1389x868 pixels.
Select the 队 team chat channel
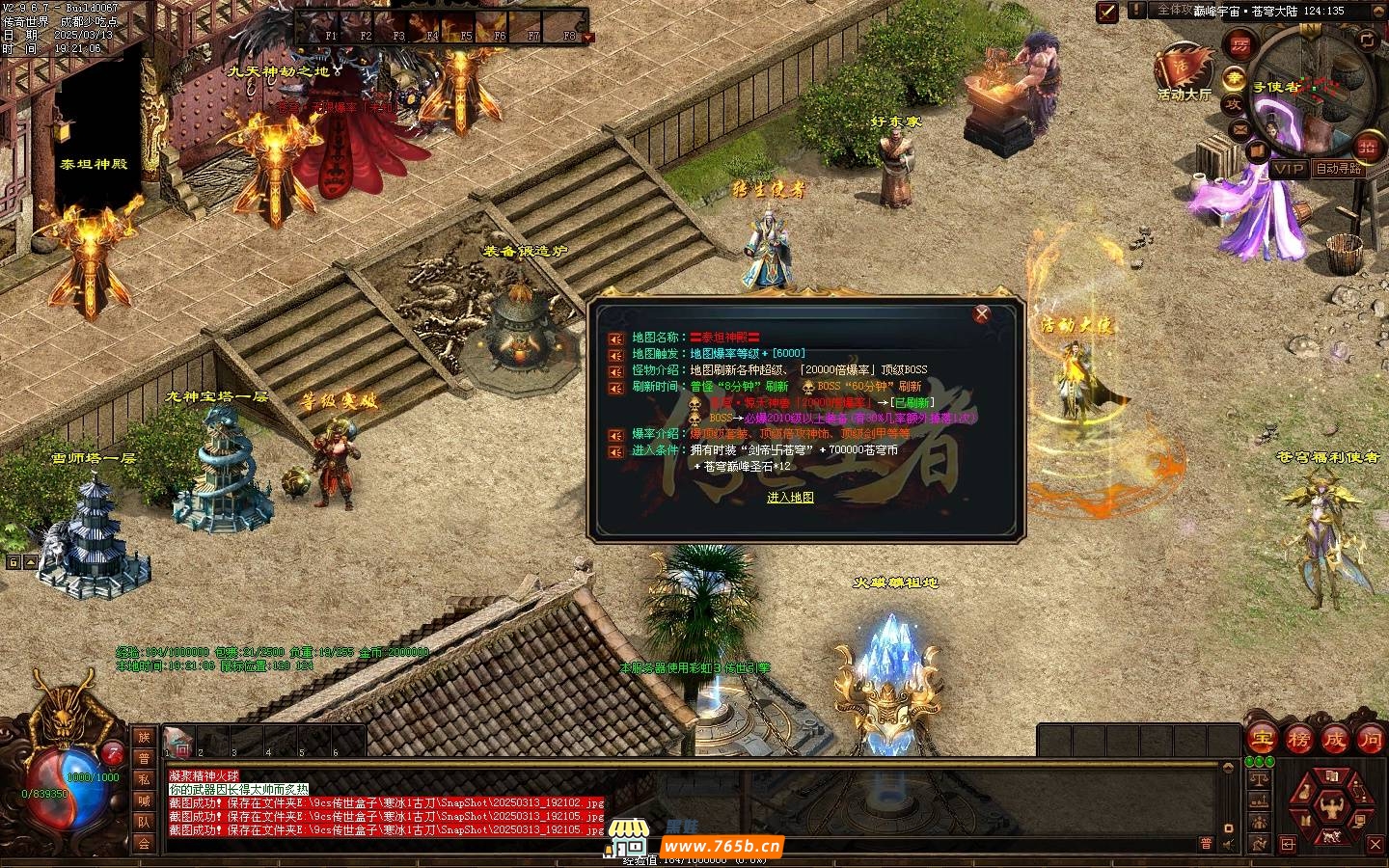pos(144,822)
